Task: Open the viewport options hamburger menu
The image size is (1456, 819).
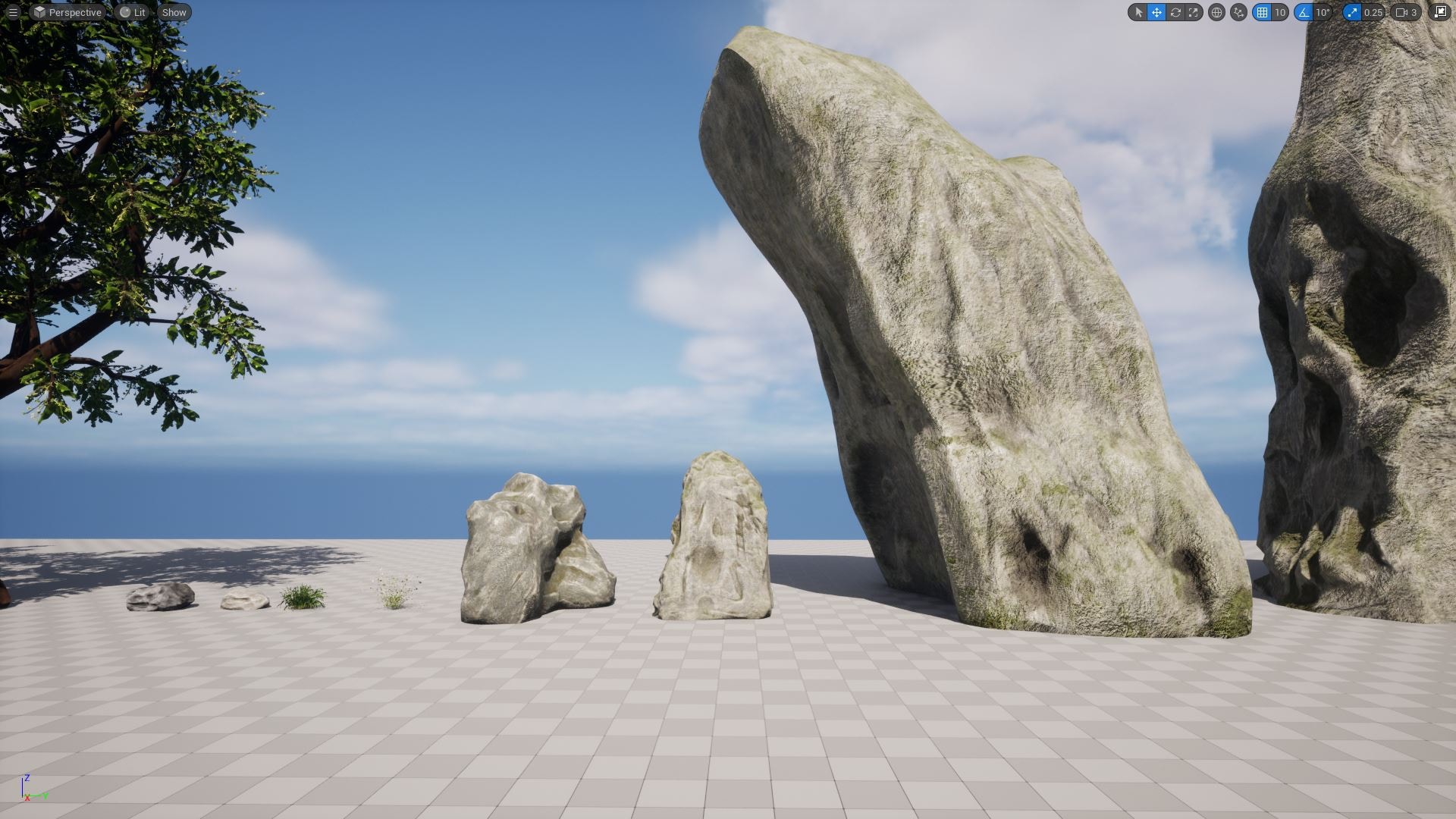Action: 13,12
